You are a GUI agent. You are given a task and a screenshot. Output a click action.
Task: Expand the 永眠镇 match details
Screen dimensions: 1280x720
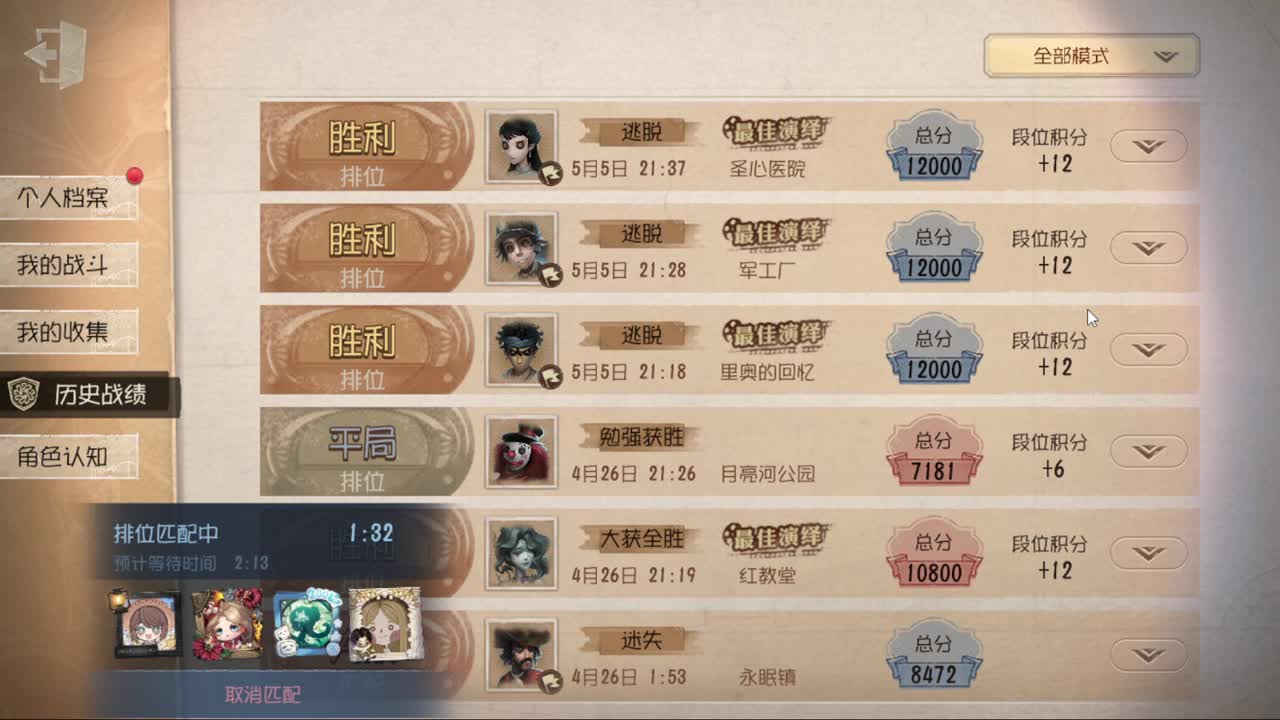[x=1148, y=653]
